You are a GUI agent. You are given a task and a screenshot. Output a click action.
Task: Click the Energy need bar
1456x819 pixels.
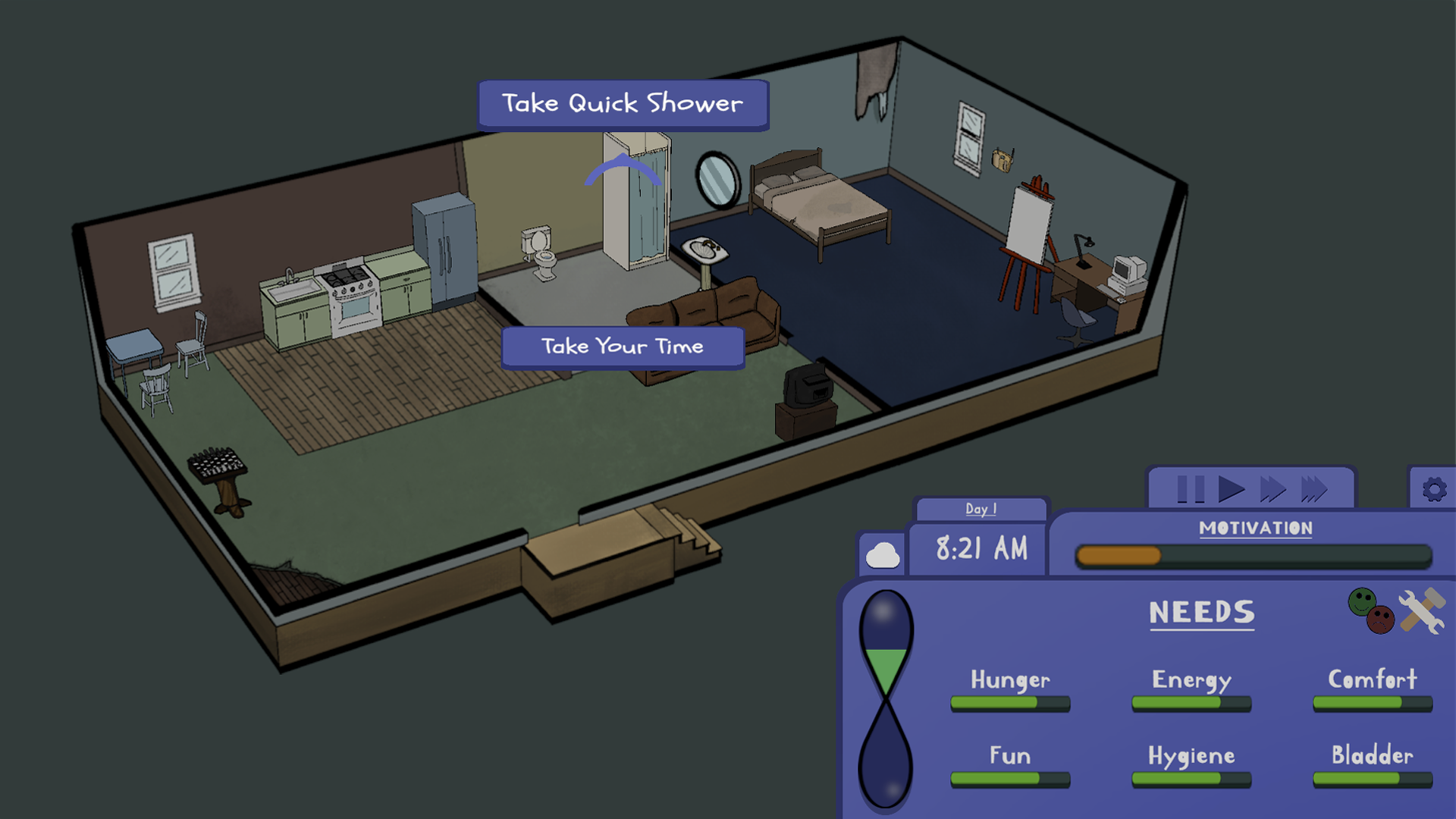(x=1191, y=704)
